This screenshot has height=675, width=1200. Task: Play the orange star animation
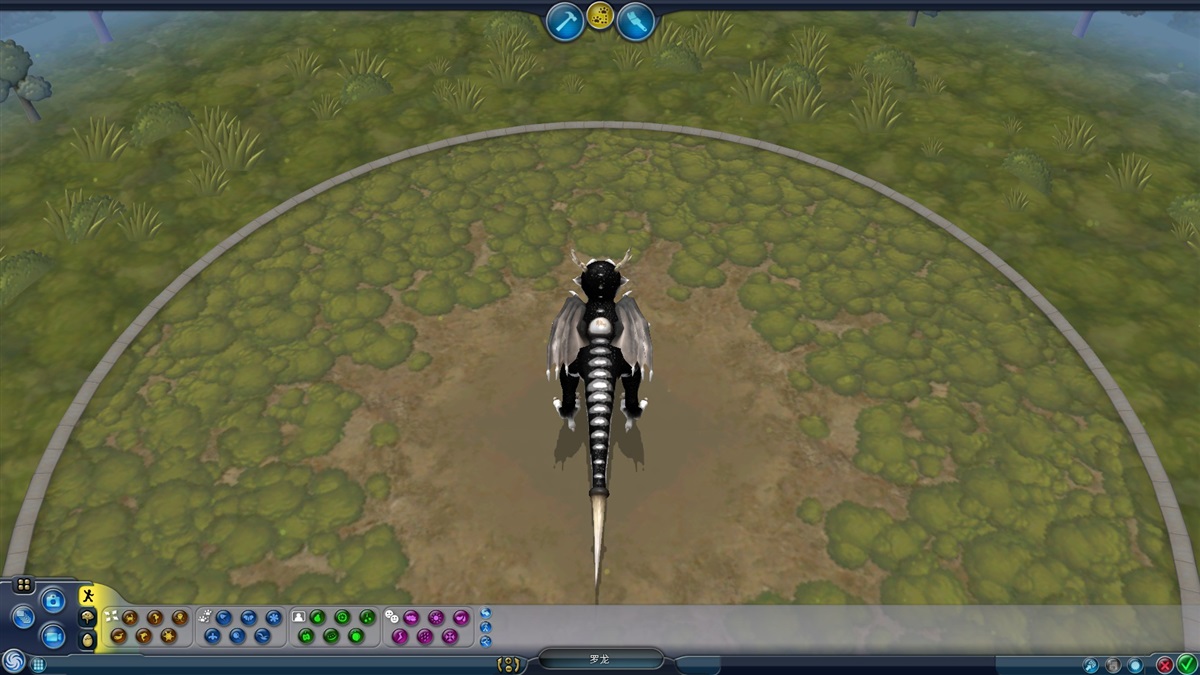(x=168, y=635)
